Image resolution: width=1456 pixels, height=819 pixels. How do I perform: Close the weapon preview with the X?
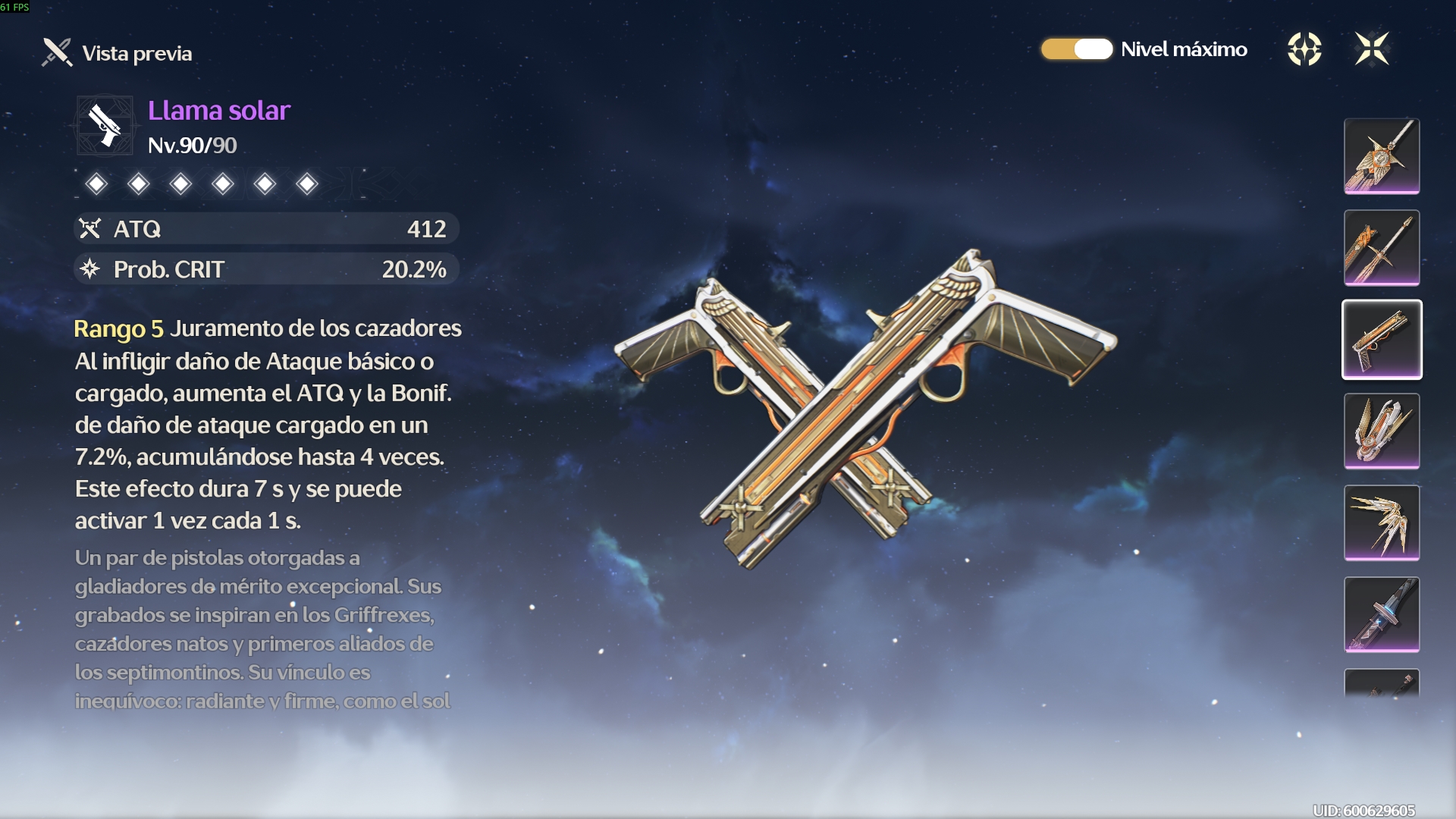(1371, 49)
